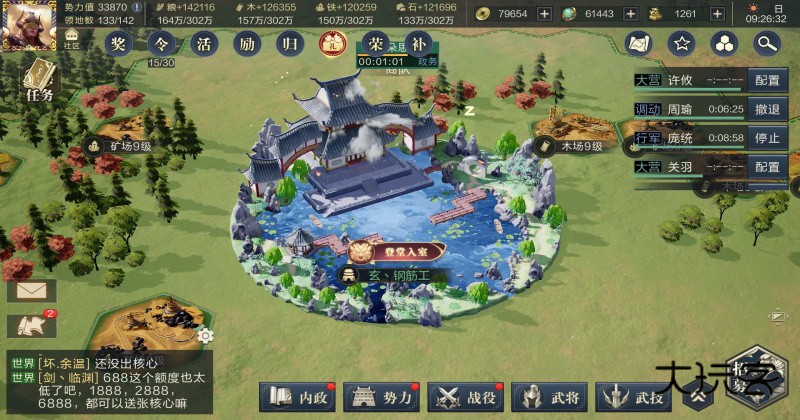Withdraw 周瑜's army with 撤退
Screen dimensions: 800x420
(767, 109)
